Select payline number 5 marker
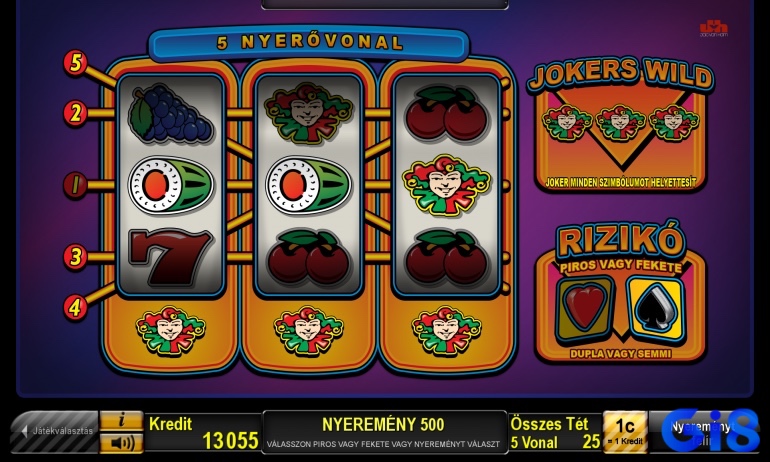 pyautogui.click(x=76, y=63)
